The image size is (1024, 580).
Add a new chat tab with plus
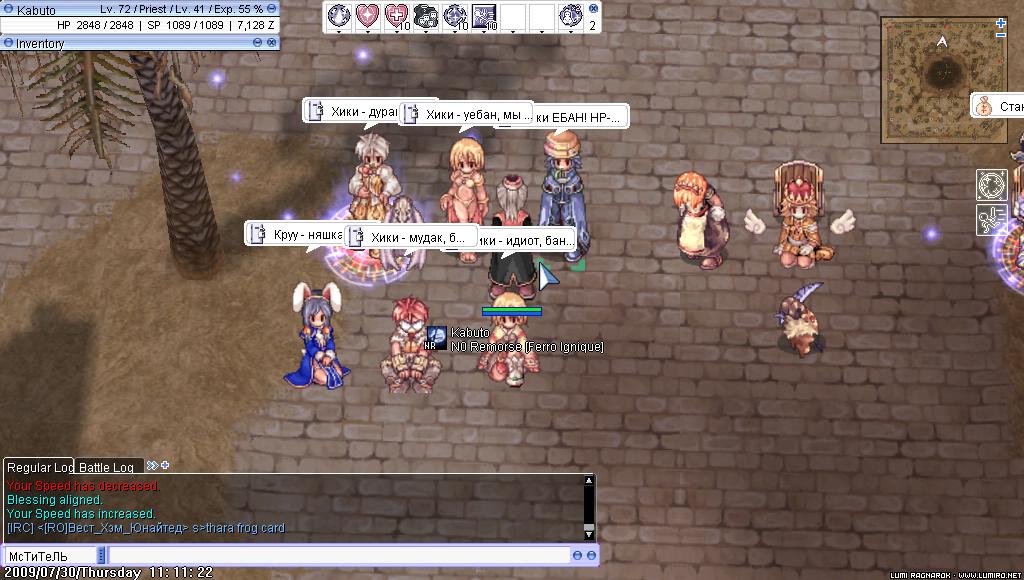point(165,465)
